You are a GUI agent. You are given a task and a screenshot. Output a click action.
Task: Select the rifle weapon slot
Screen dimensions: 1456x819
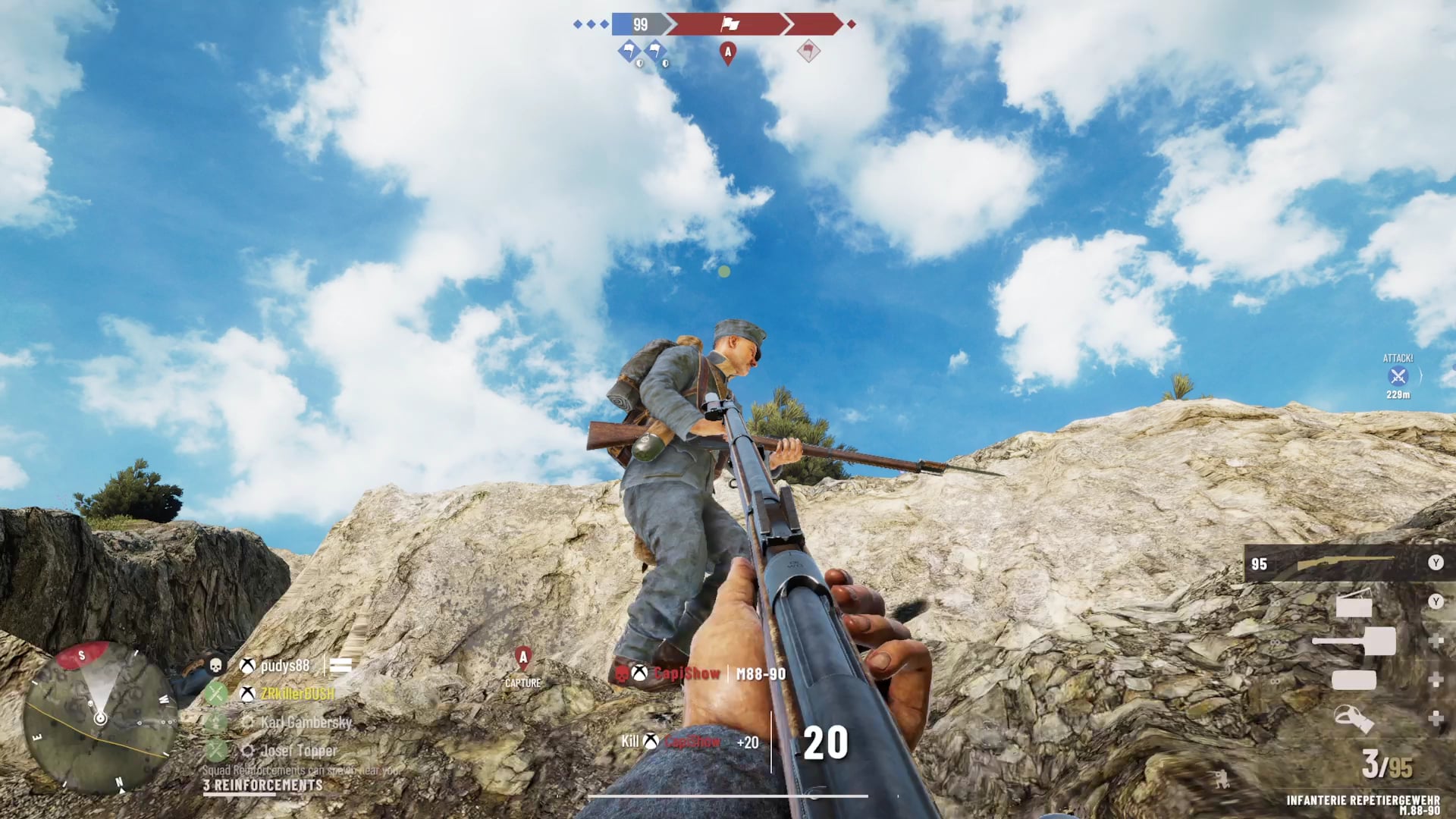1345,563
